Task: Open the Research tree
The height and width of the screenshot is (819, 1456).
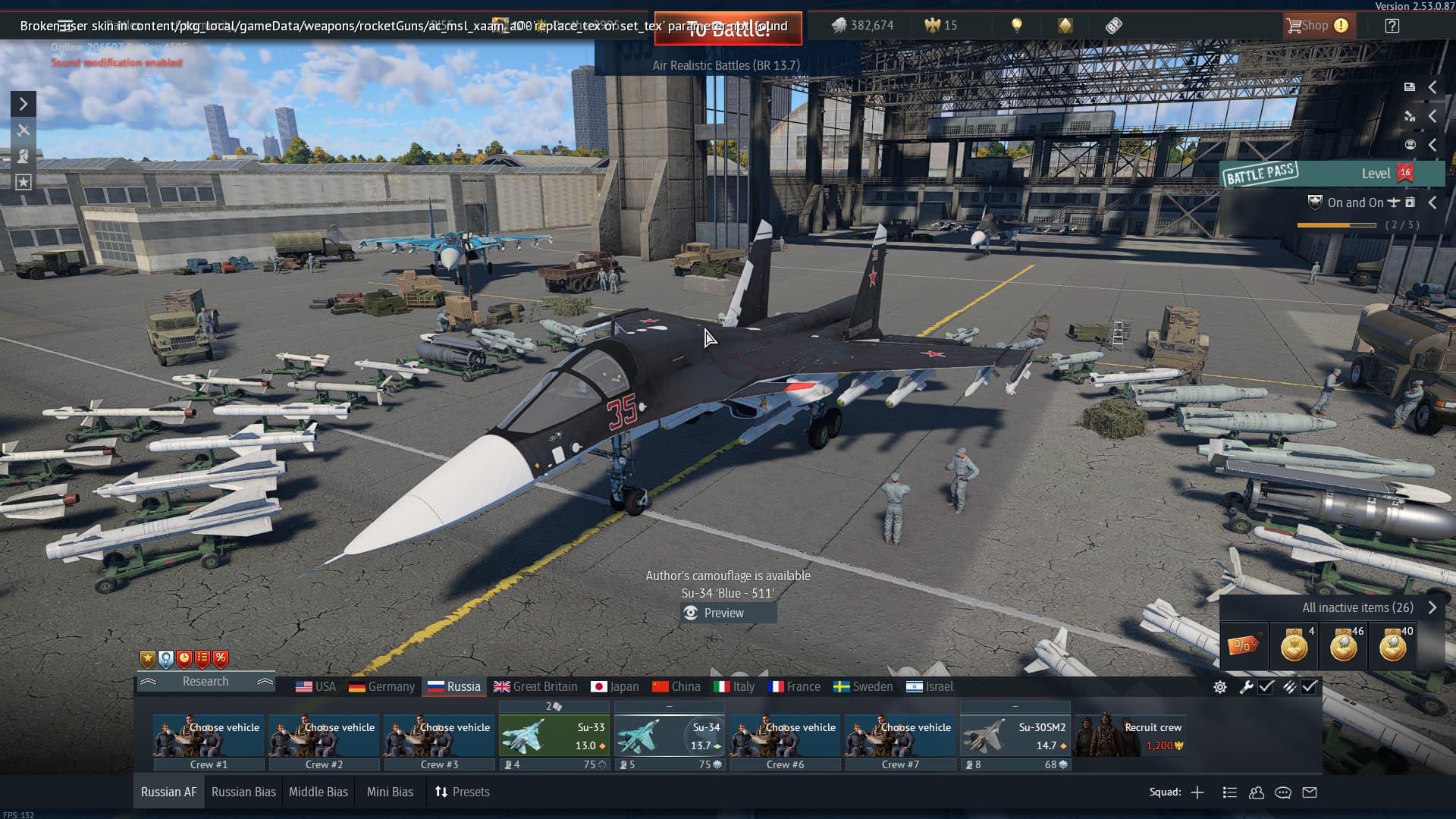Action: coord(206,681)
